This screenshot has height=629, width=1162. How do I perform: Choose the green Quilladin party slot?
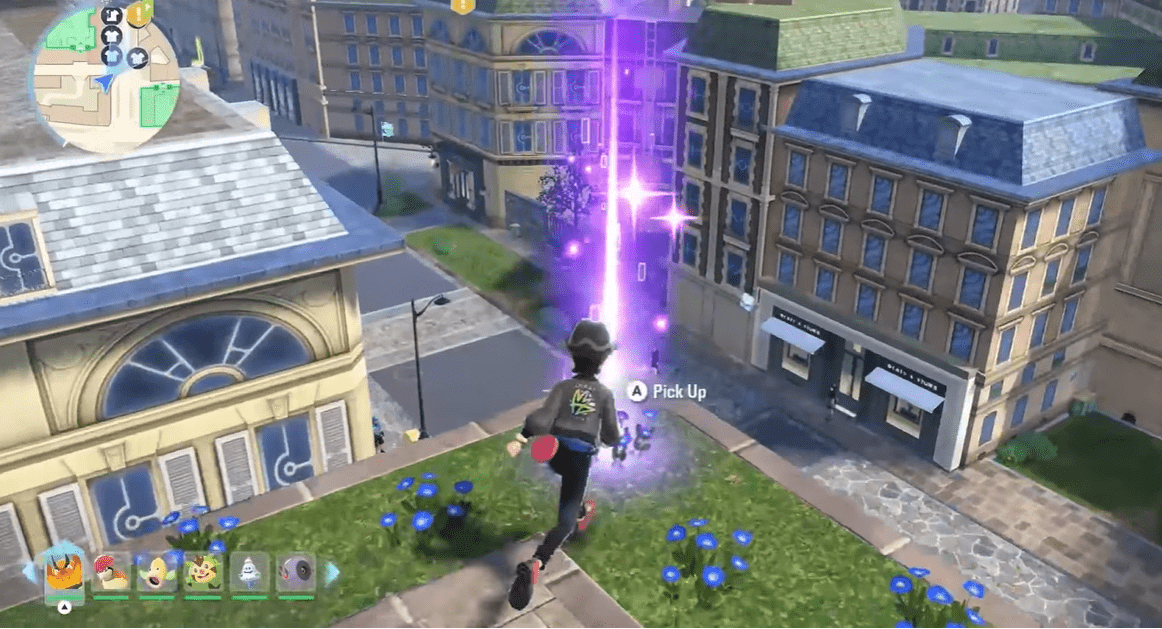point(203,573)
